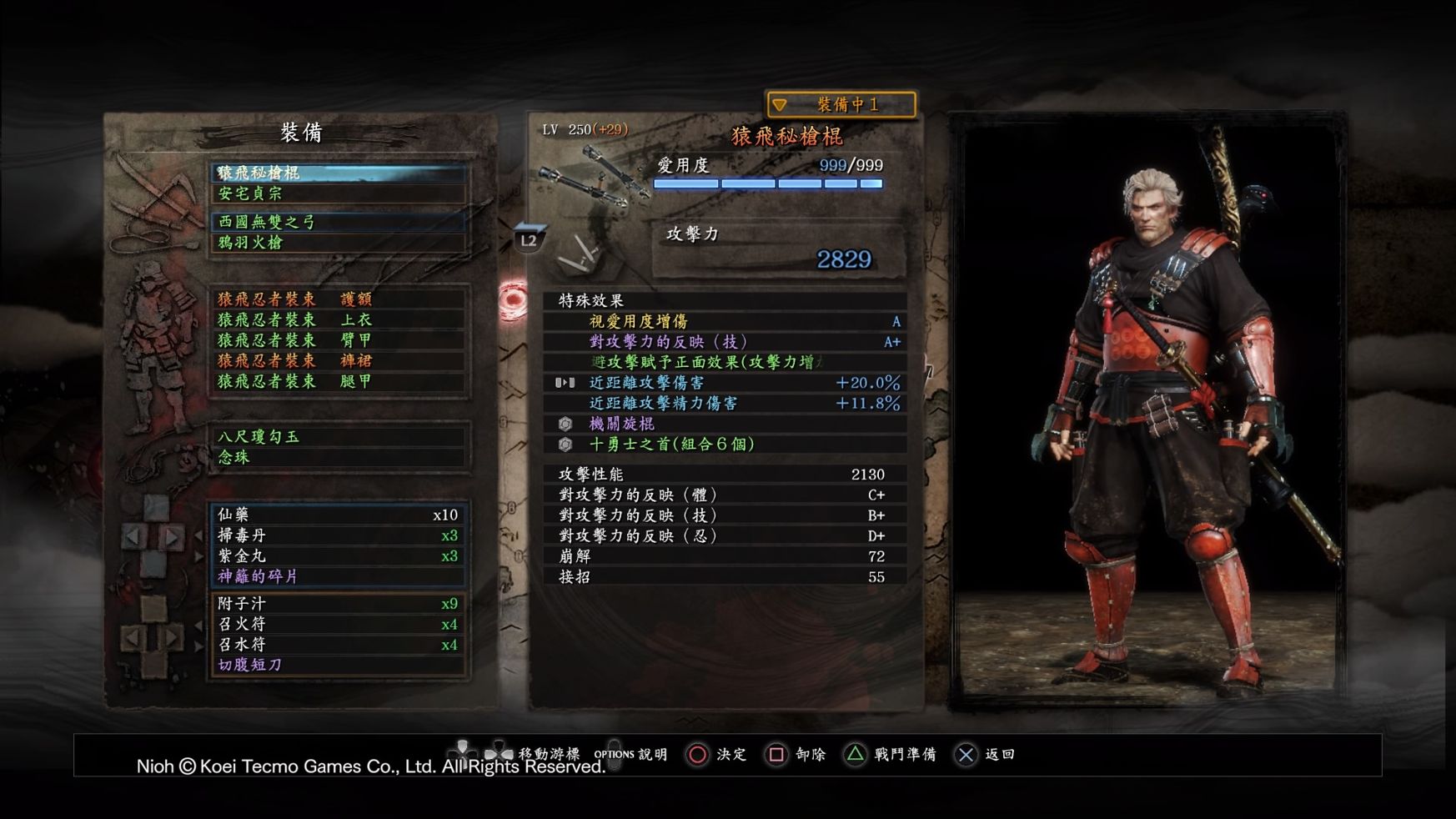Select the 紫金丸 shortcut slot
Screen dimensions: 1456x819
click(x=338, y=556)
